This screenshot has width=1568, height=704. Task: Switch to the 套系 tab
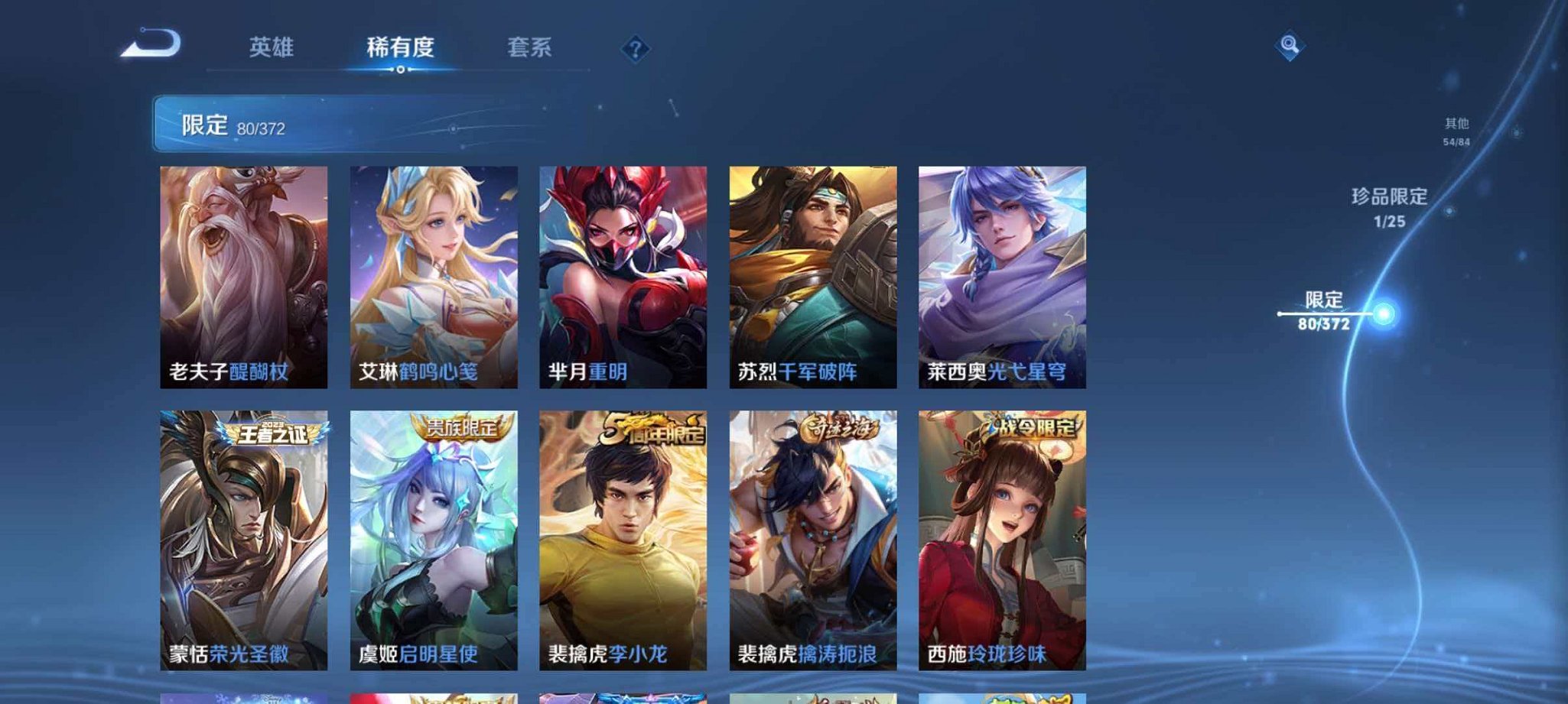pos(529,47)
